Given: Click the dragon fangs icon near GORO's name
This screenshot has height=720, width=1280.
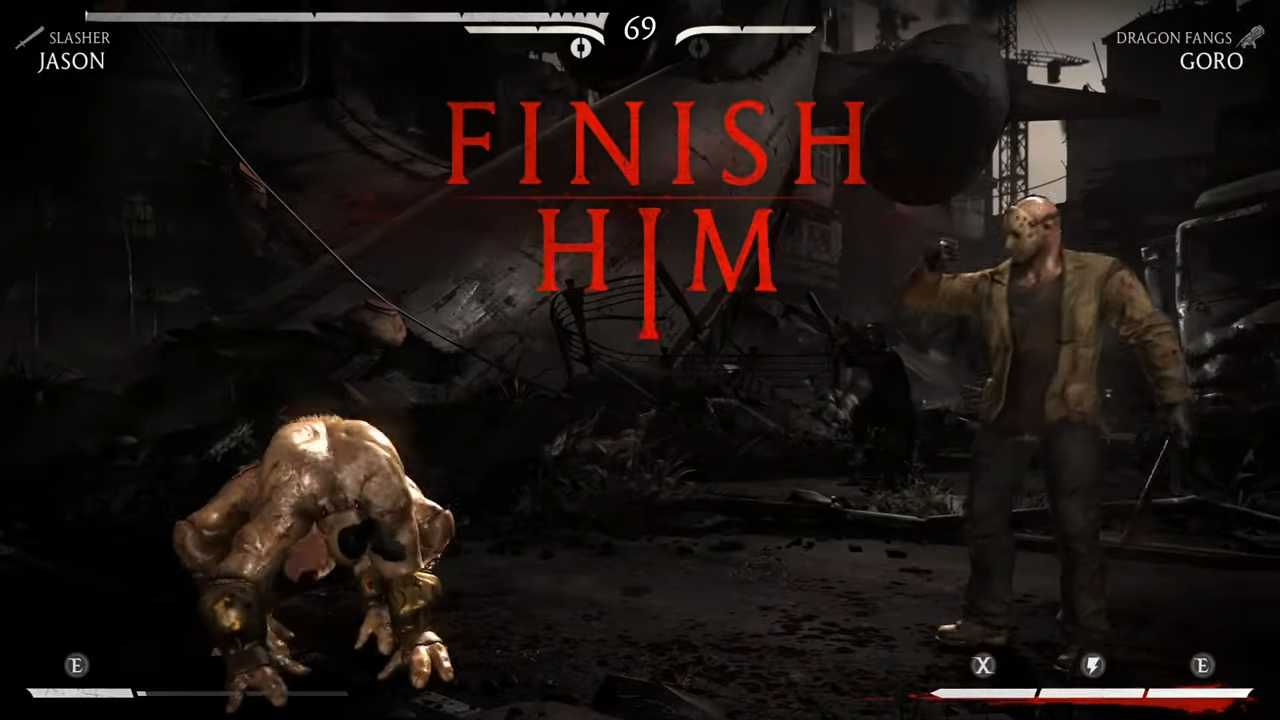Looking at the screenshot, I should 1251,38.
